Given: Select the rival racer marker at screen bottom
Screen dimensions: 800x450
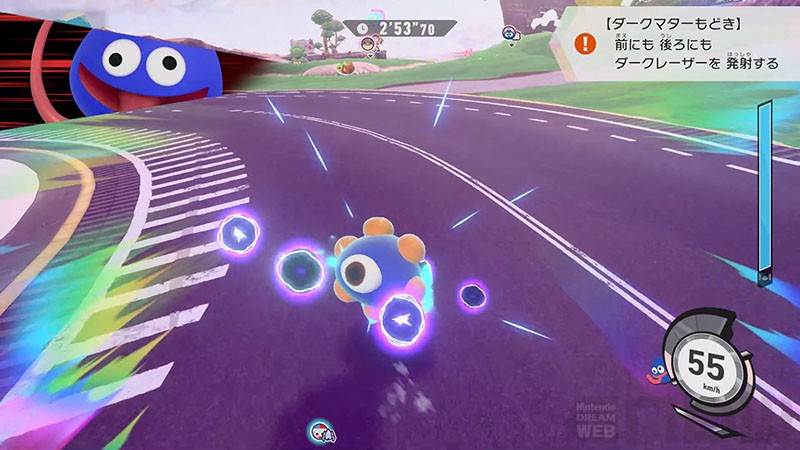Looking at the screenshot, I should [x=322, y=432].
